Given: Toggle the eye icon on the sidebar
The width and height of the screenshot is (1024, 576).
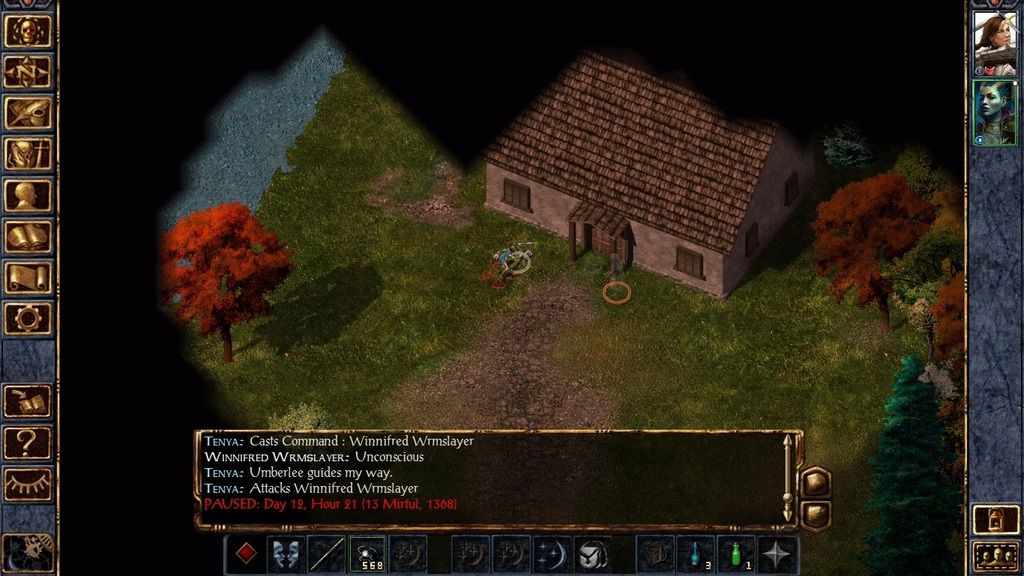Looking at the screenshot, I should [x=28, y=484].
